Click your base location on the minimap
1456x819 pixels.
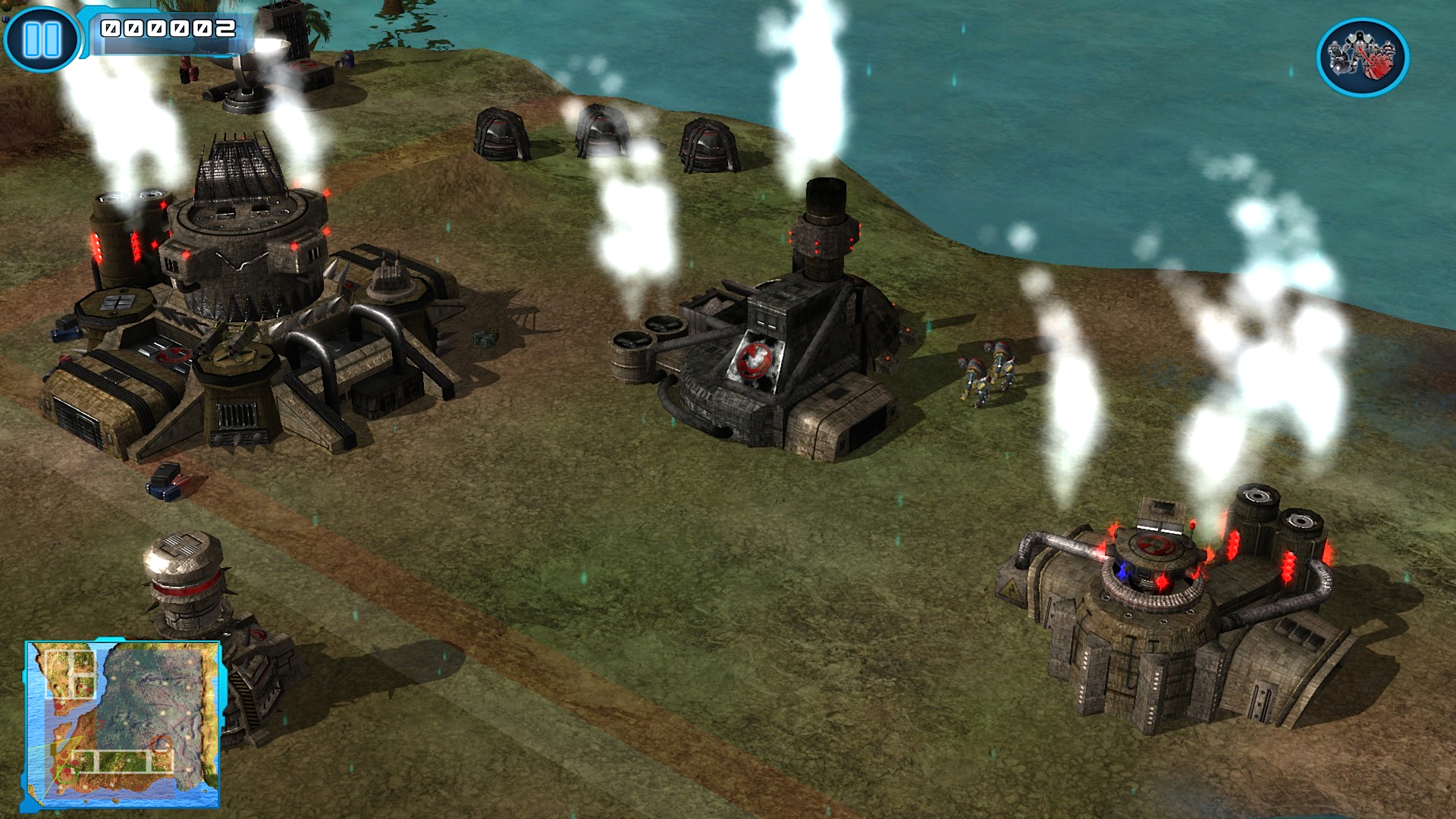click(67, 774)
